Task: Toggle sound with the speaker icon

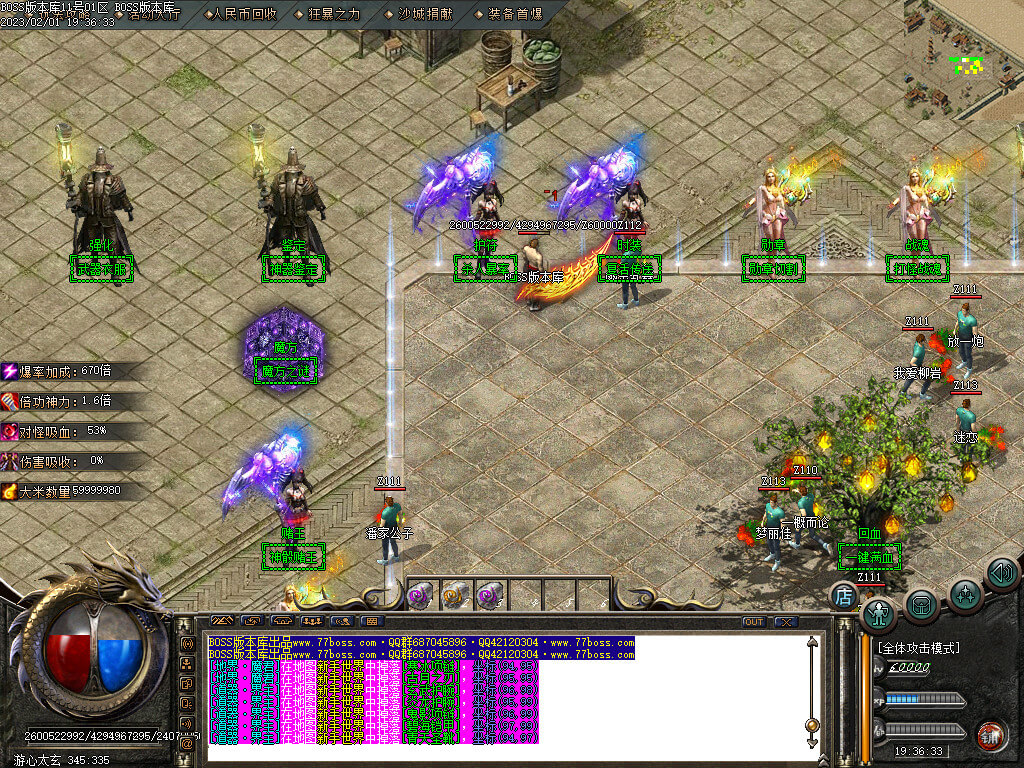Action: coord(1001,574)
